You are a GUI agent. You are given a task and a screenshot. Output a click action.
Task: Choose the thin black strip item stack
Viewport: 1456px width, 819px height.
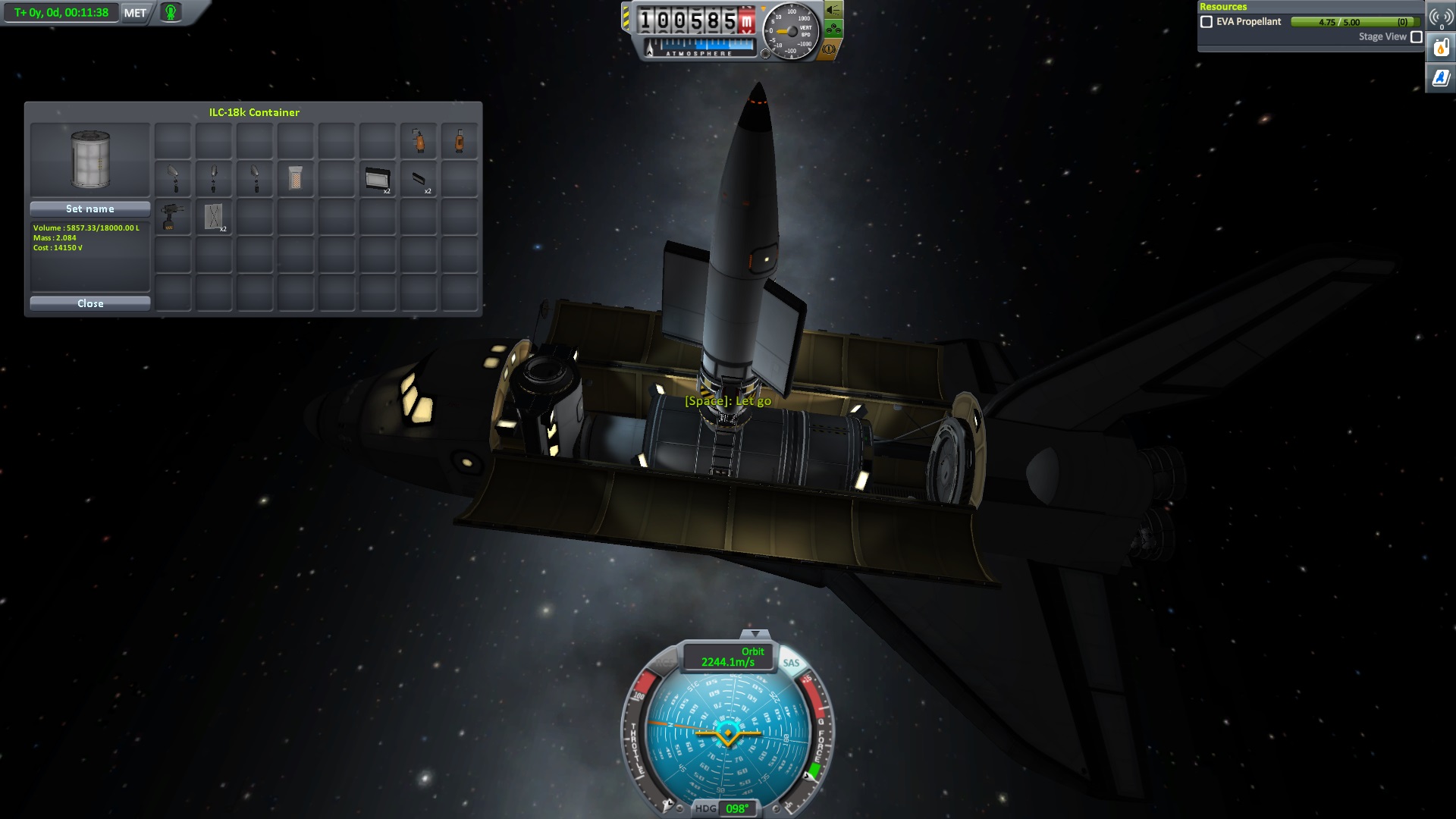click(x=419, y=179)
